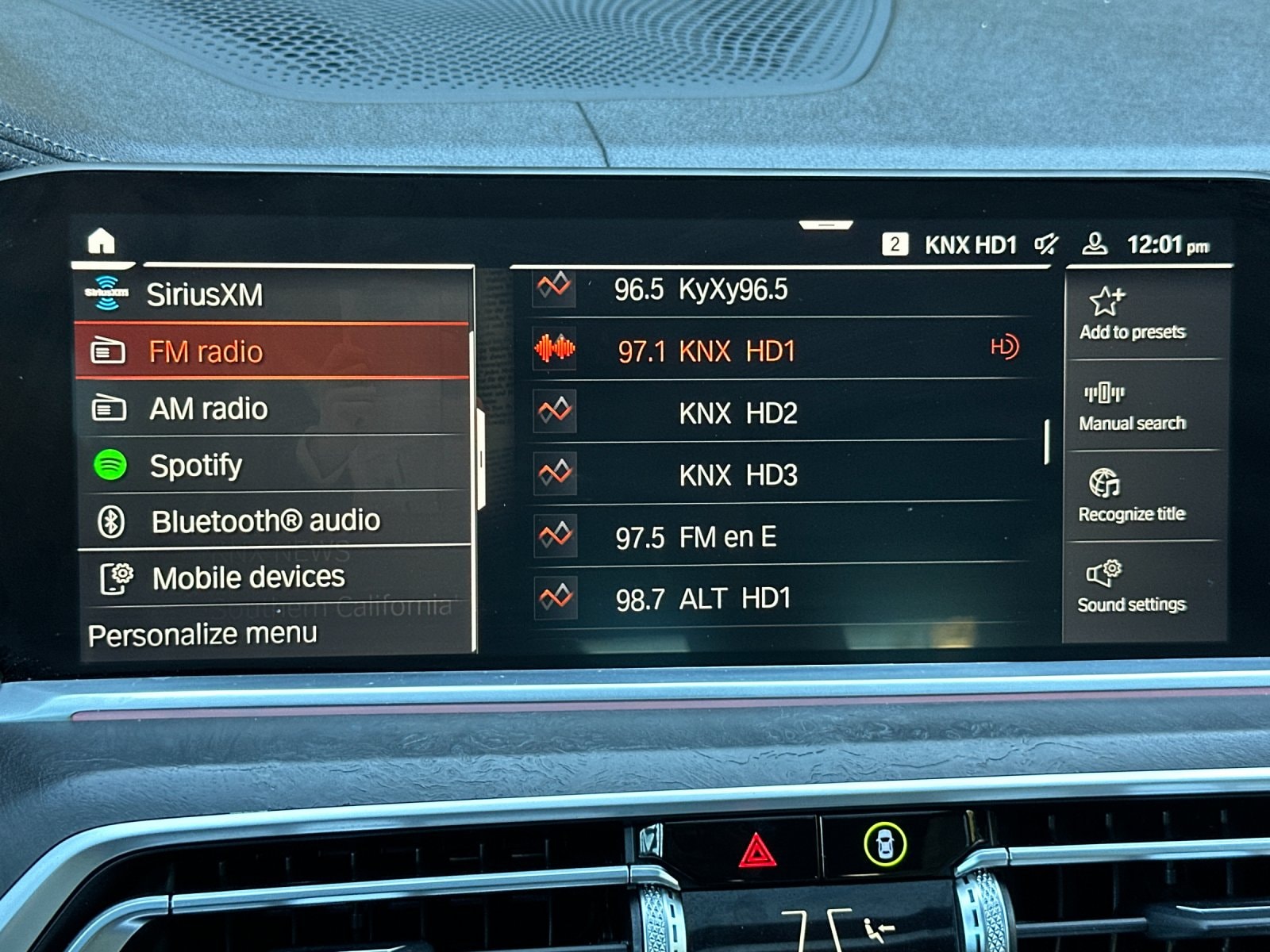Select the Add to presets star icon

[x=1105, y=301]
